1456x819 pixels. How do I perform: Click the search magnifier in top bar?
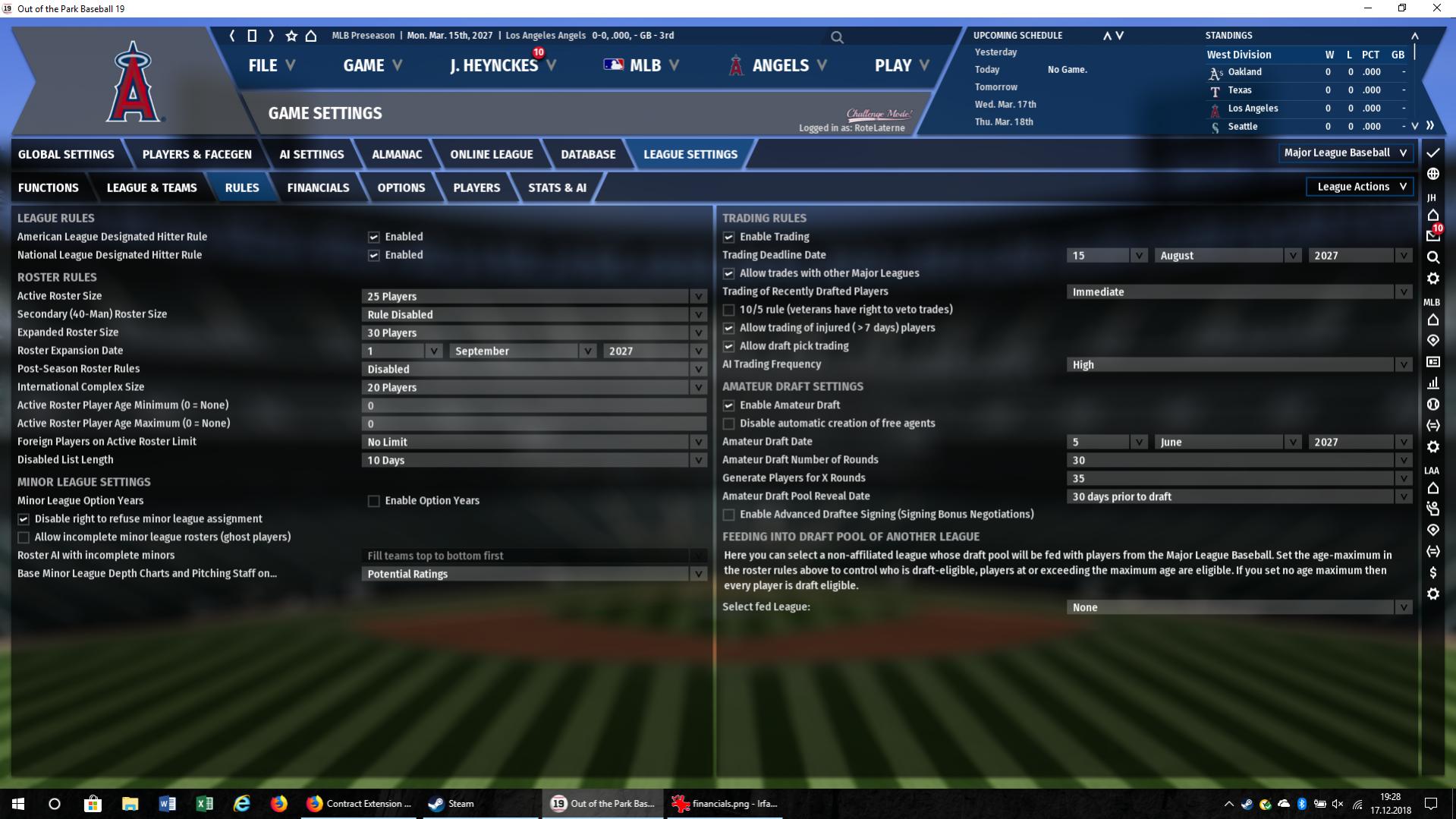click(837, 36)
